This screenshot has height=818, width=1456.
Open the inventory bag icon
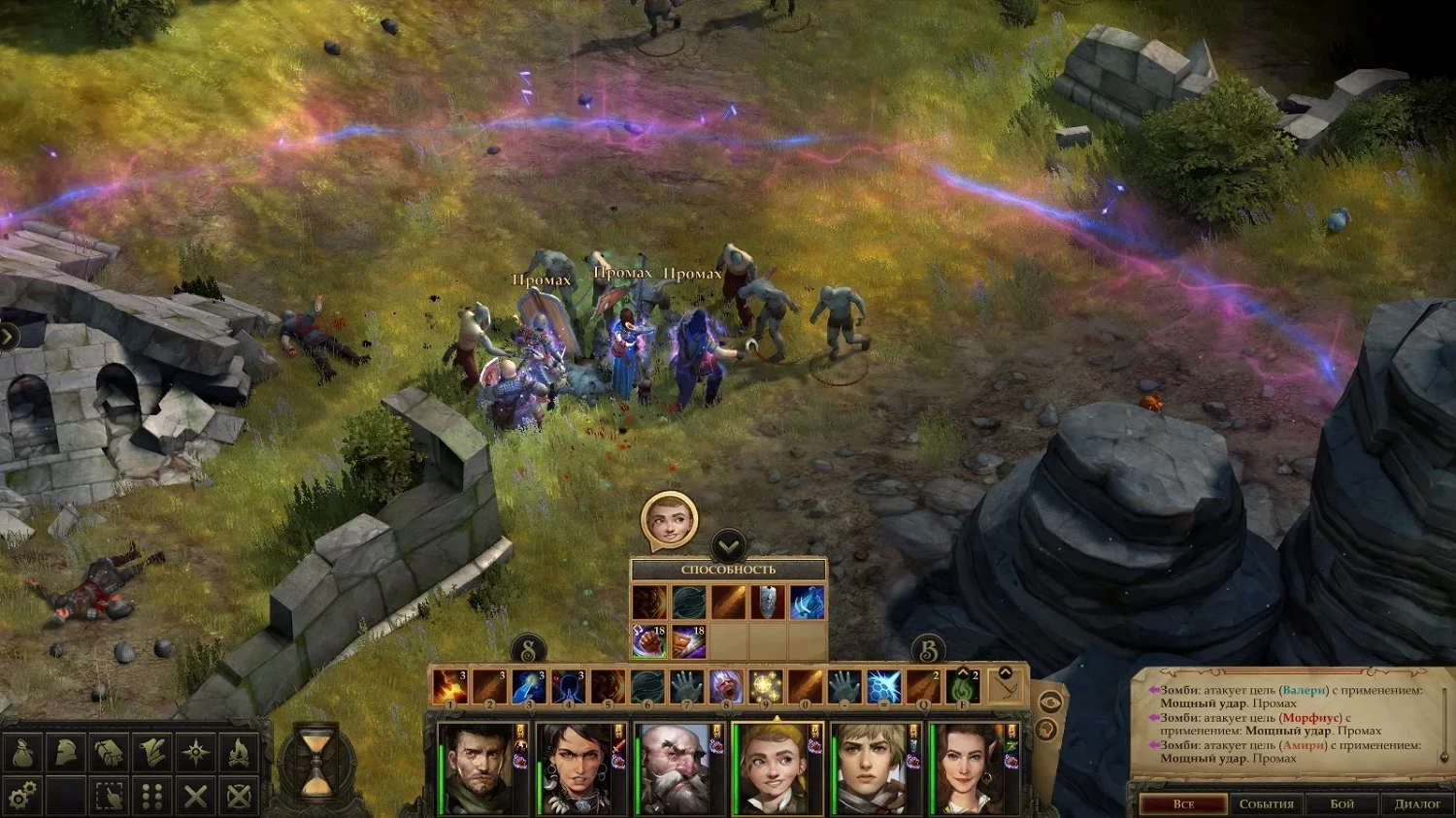pos(23,752)
